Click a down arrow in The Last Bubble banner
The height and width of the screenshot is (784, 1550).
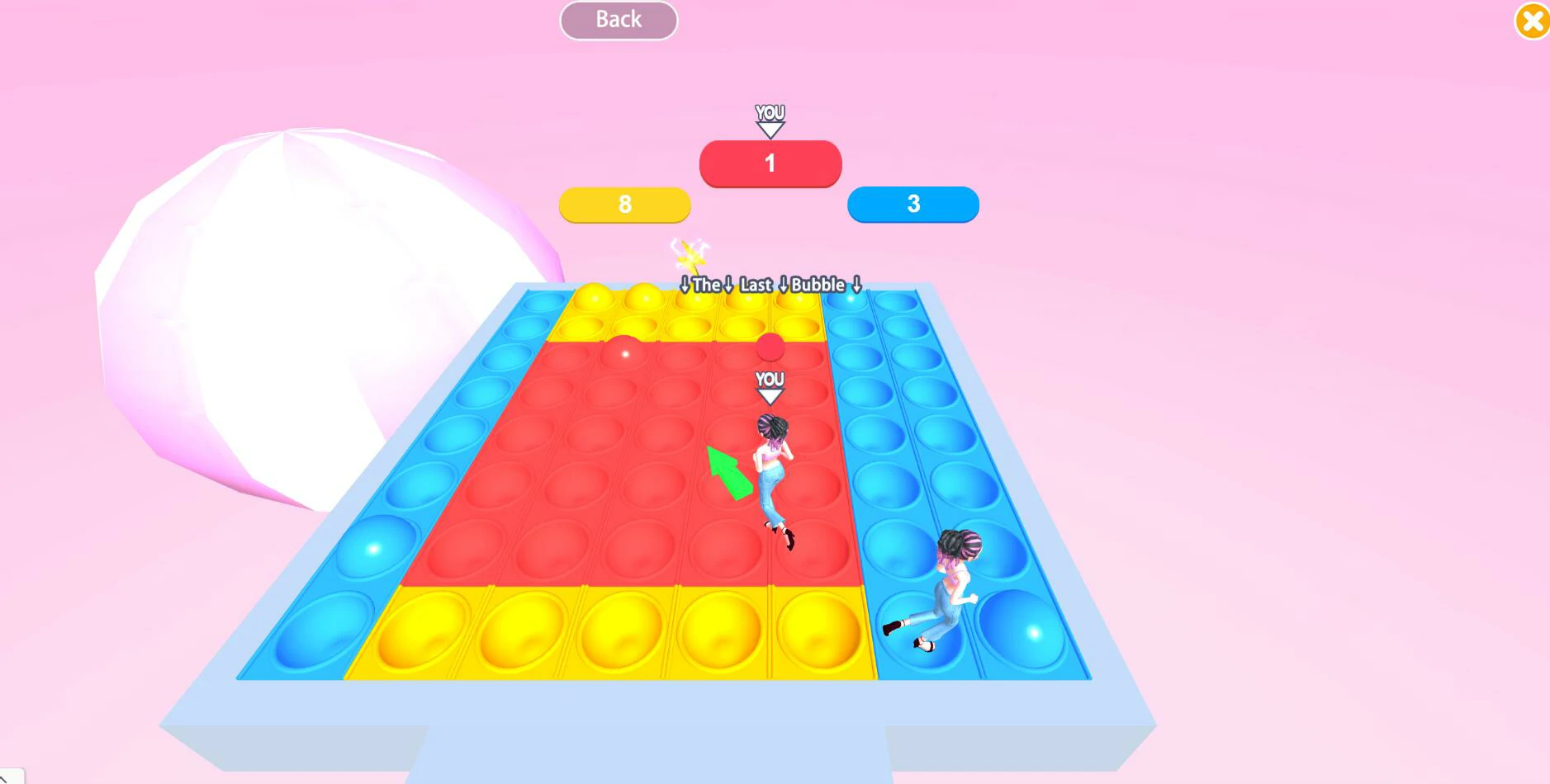(x=687, y=286)
